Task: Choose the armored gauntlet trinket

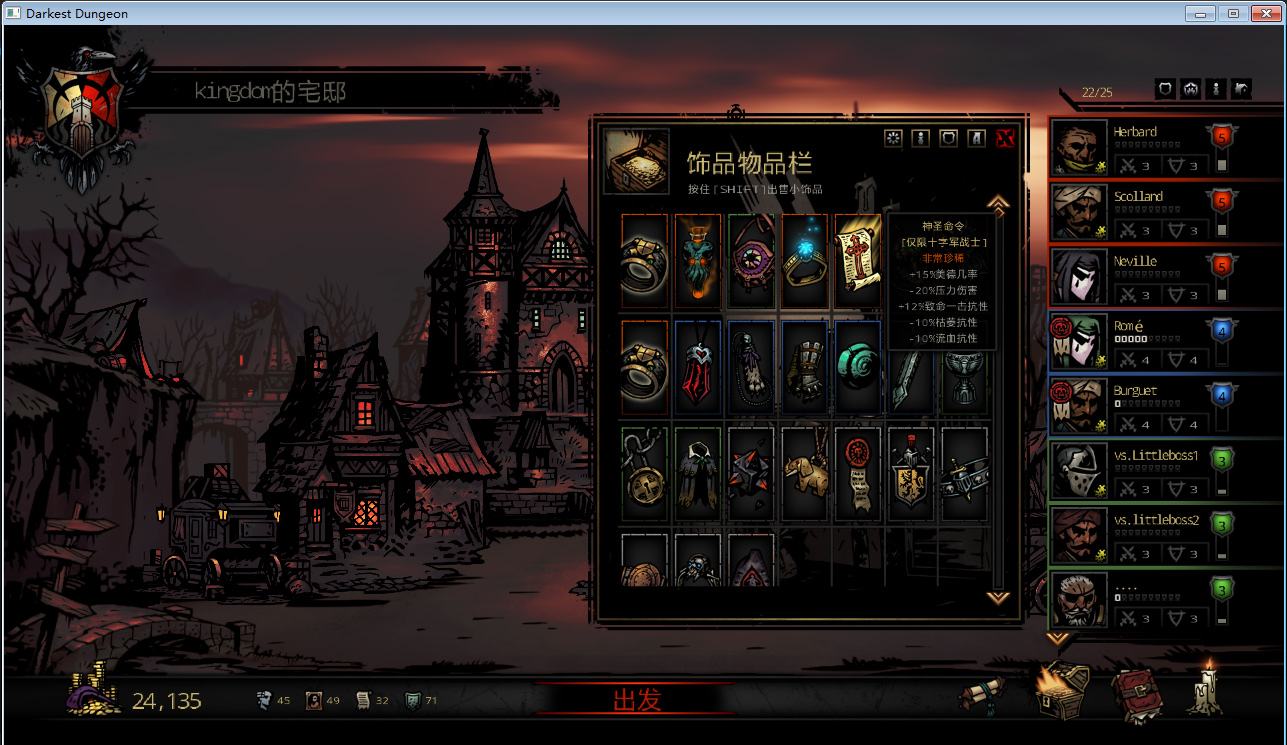Action: [804, 367]
